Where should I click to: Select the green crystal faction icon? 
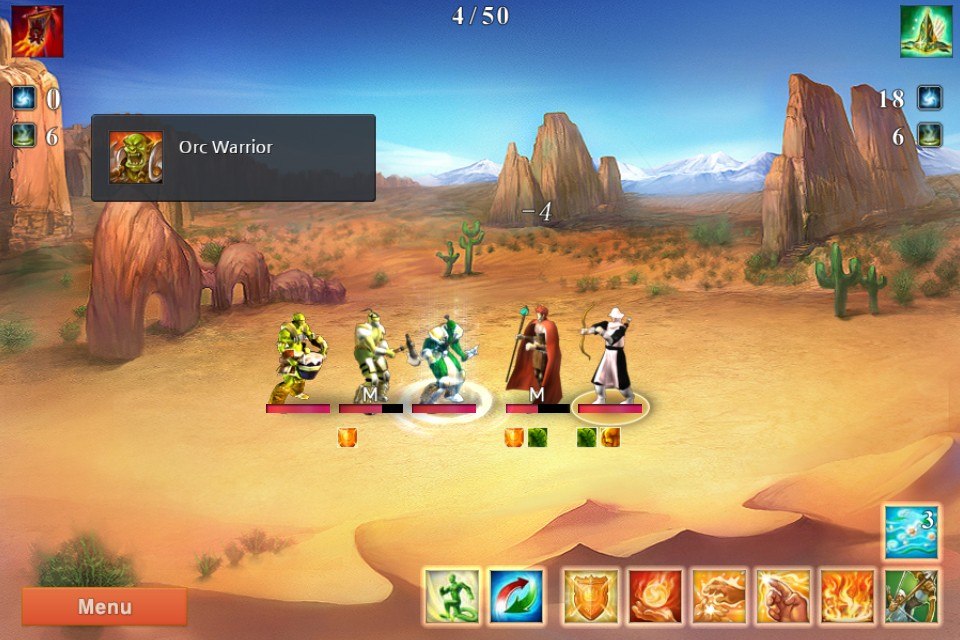point(925,31)
